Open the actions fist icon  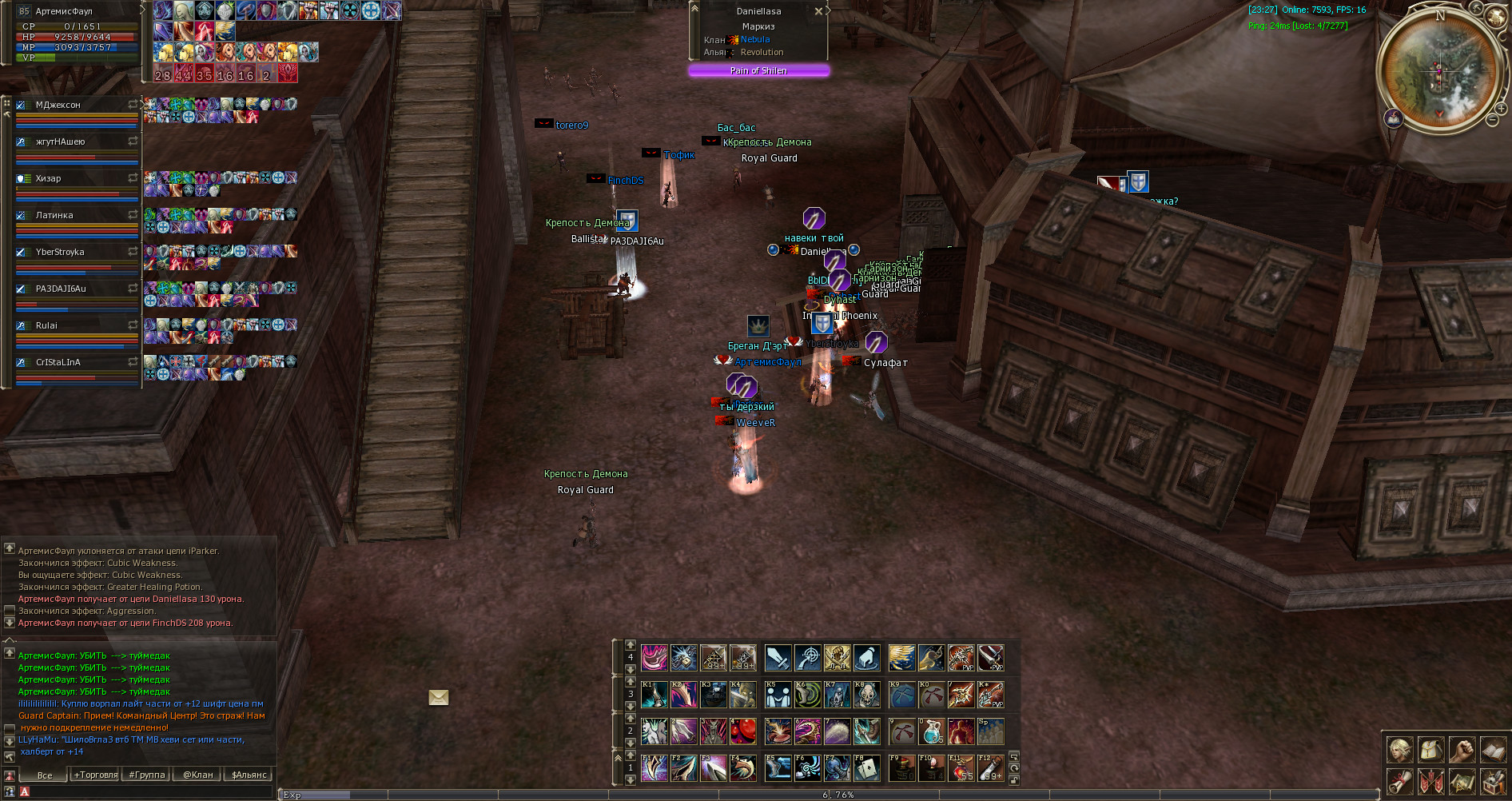coord(1462,750)
